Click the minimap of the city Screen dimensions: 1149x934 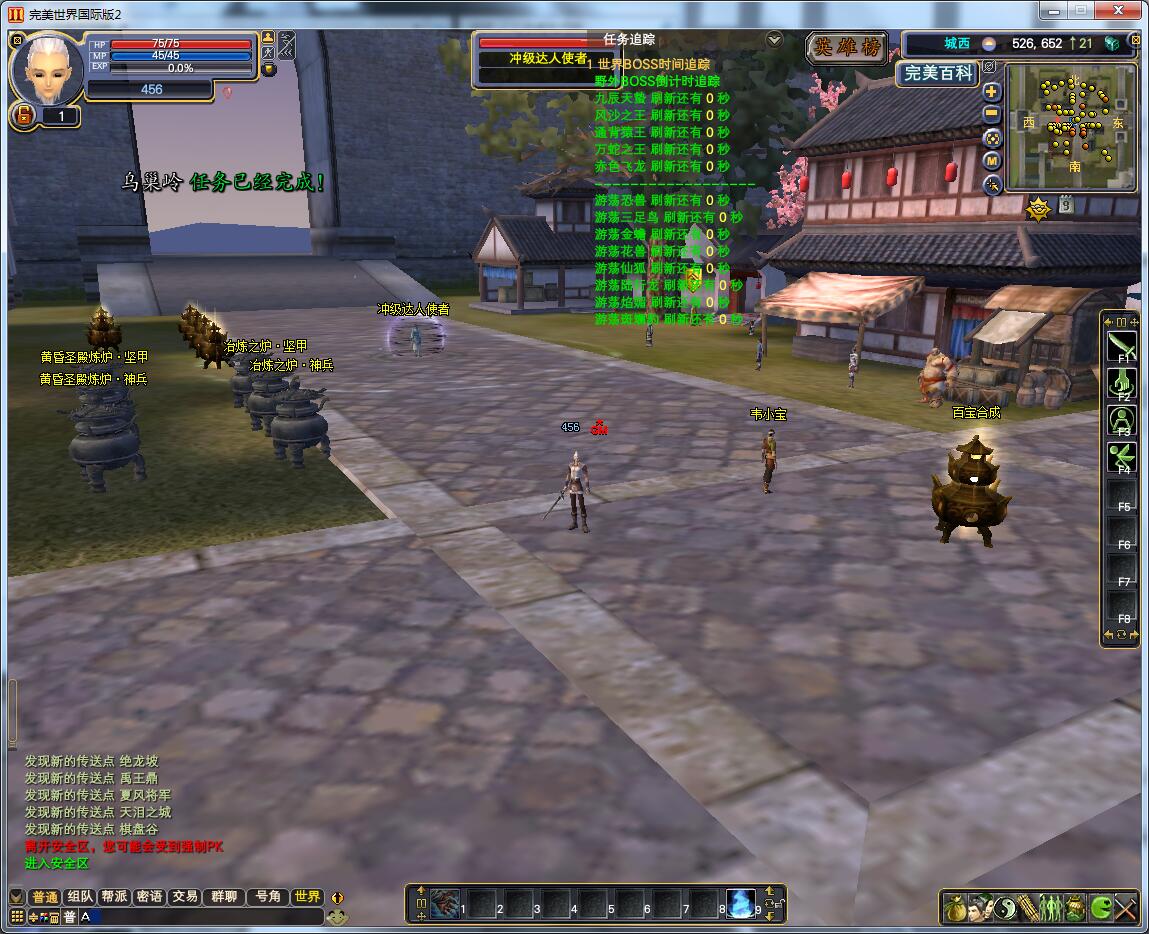(1071, 126)
